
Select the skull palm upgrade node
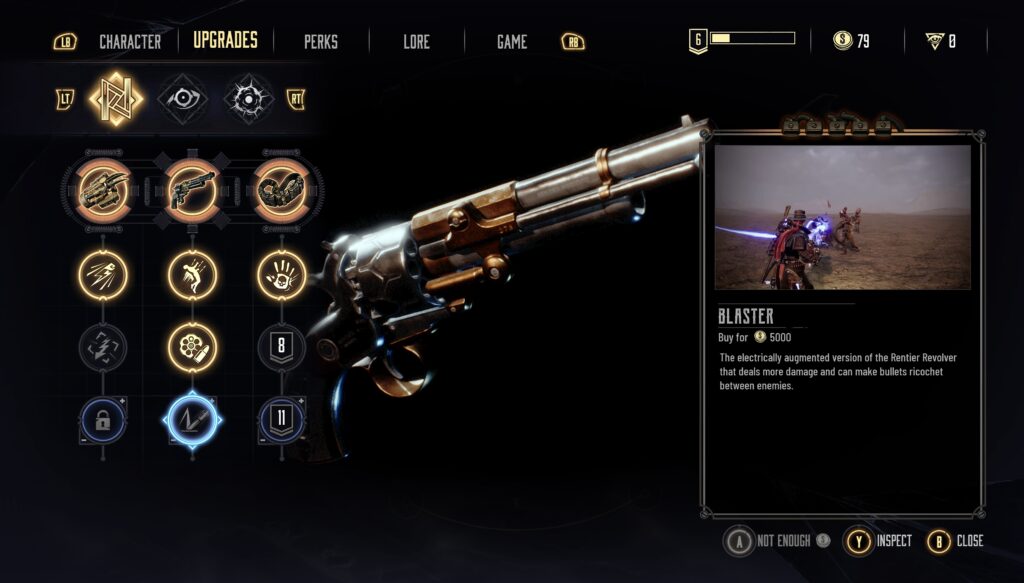click(281, 274)
